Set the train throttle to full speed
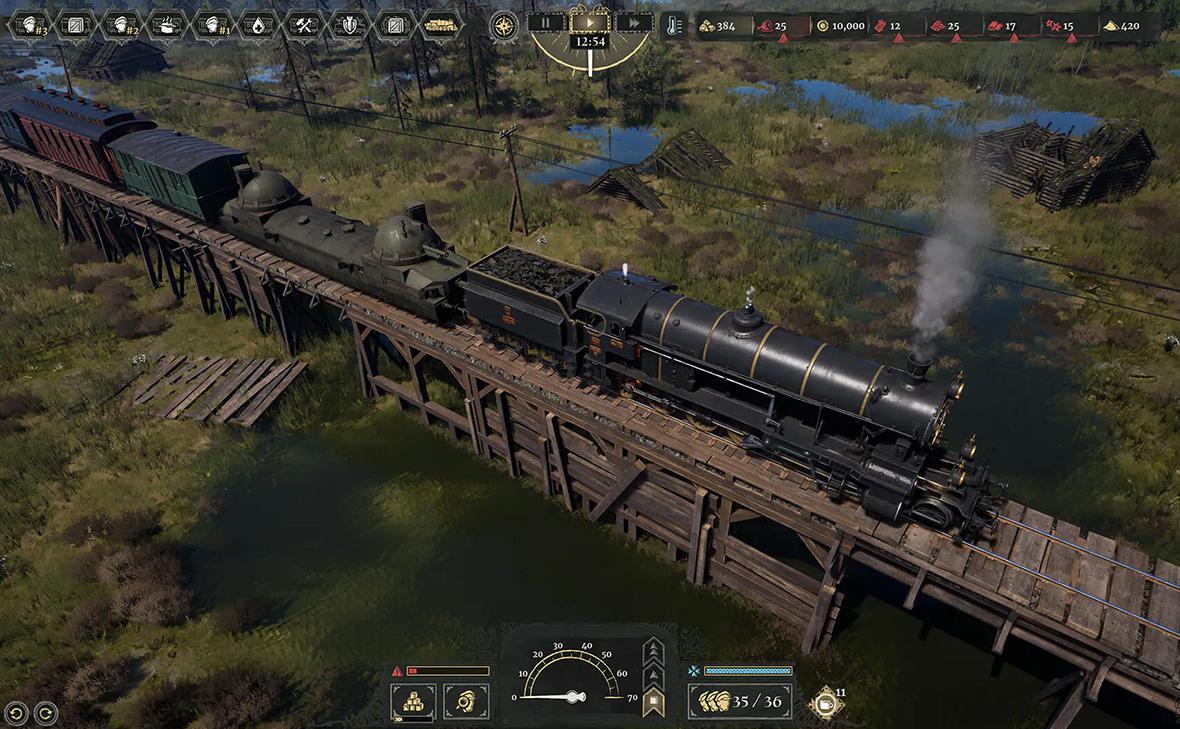 (653, 648)
